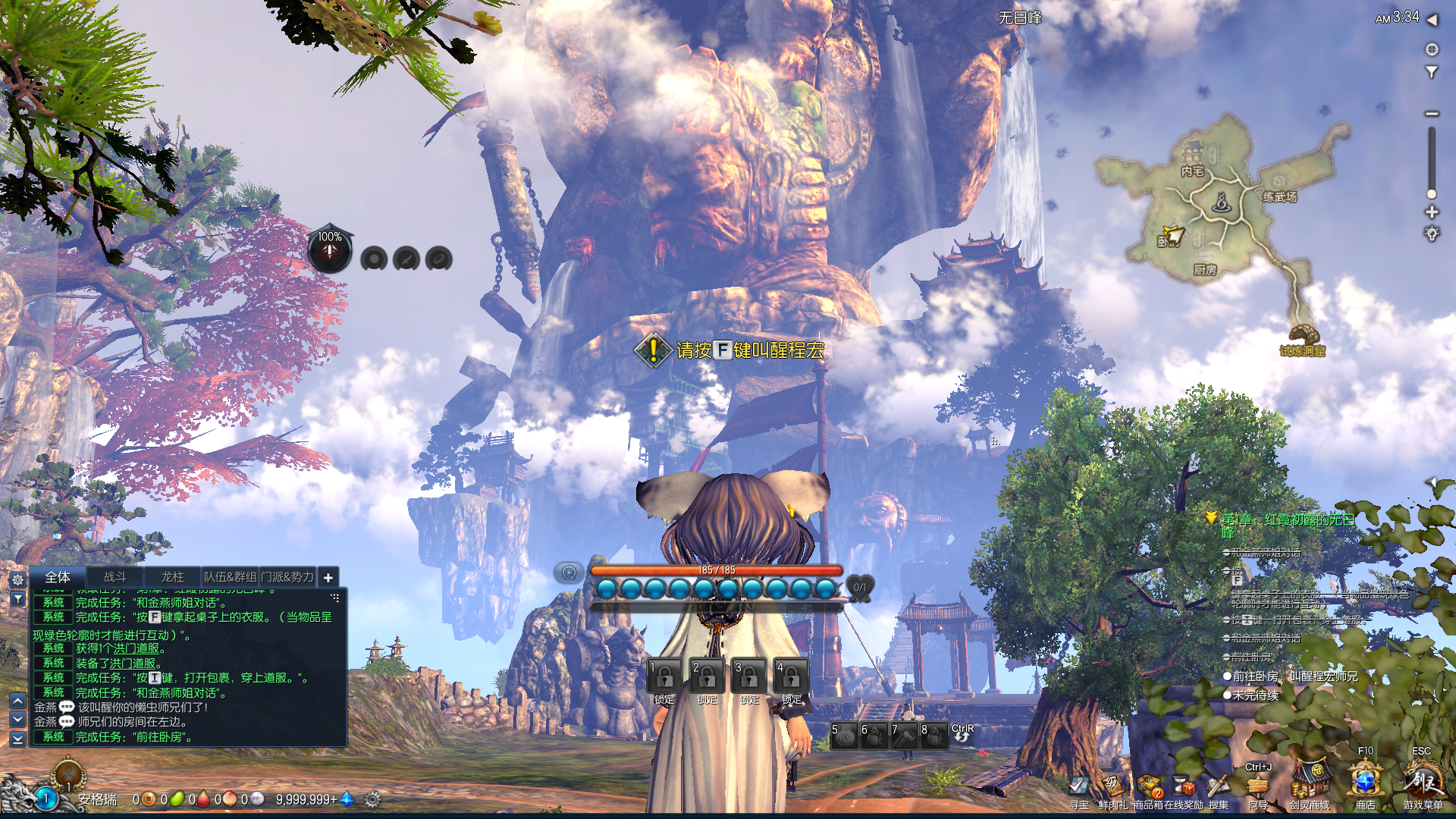Open the minimap filter funnel
This screenshot has height=819, width=1456.
point(1432,73)
